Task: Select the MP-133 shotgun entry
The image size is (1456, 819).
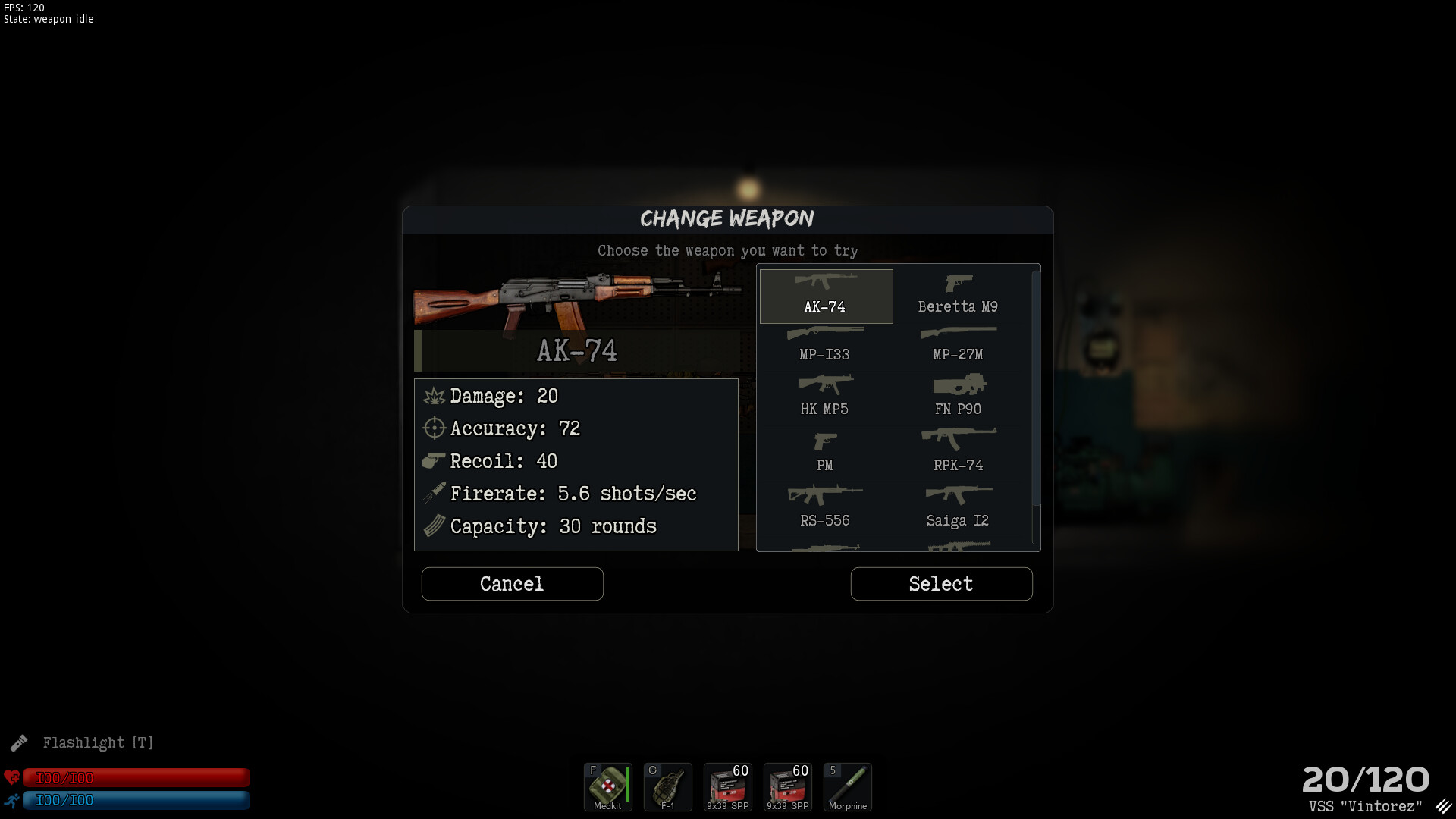Action: (x=825, y=344)
